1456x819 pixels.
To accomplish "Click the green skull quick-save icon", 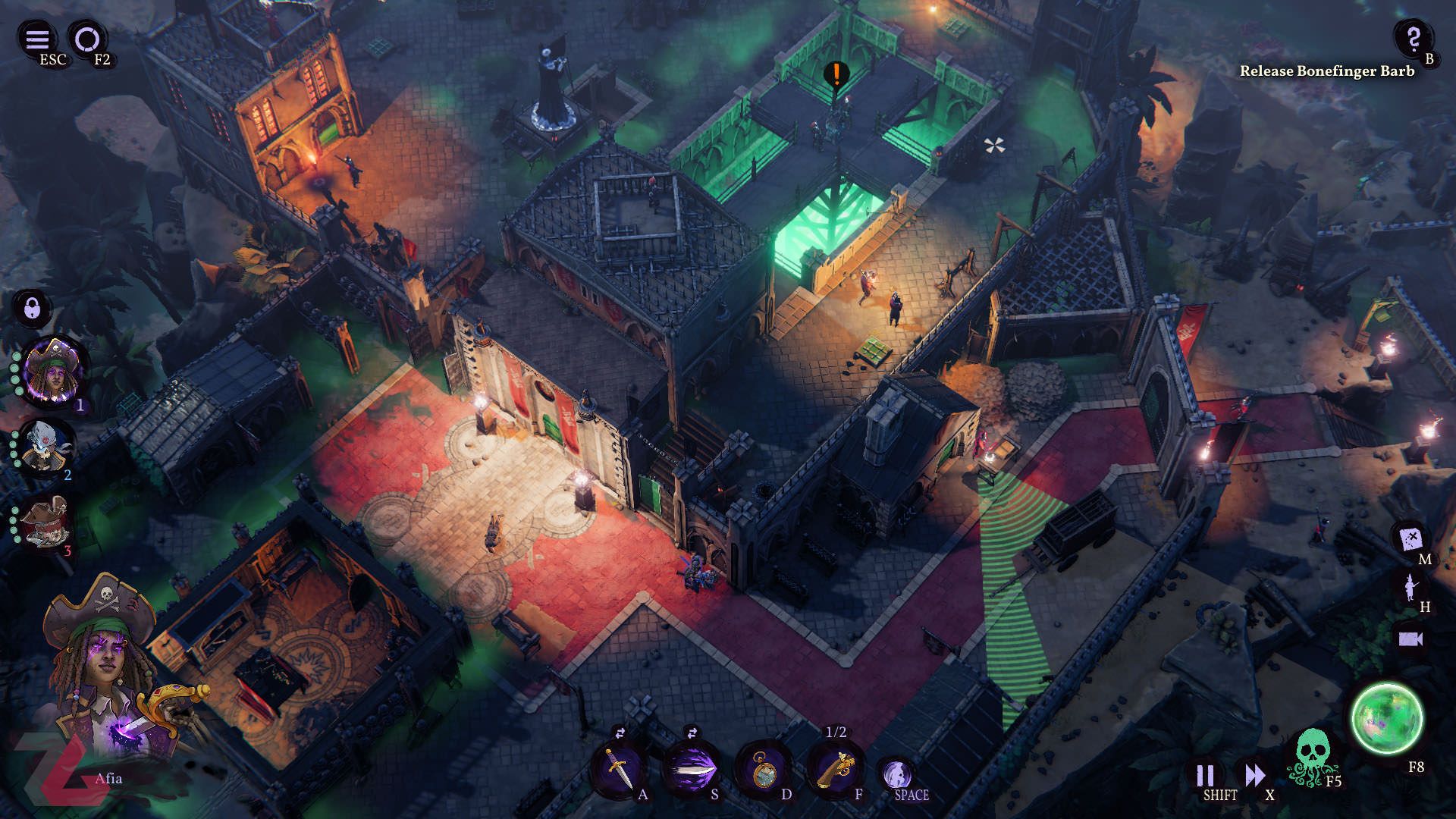I will [x=1312, y=755].
